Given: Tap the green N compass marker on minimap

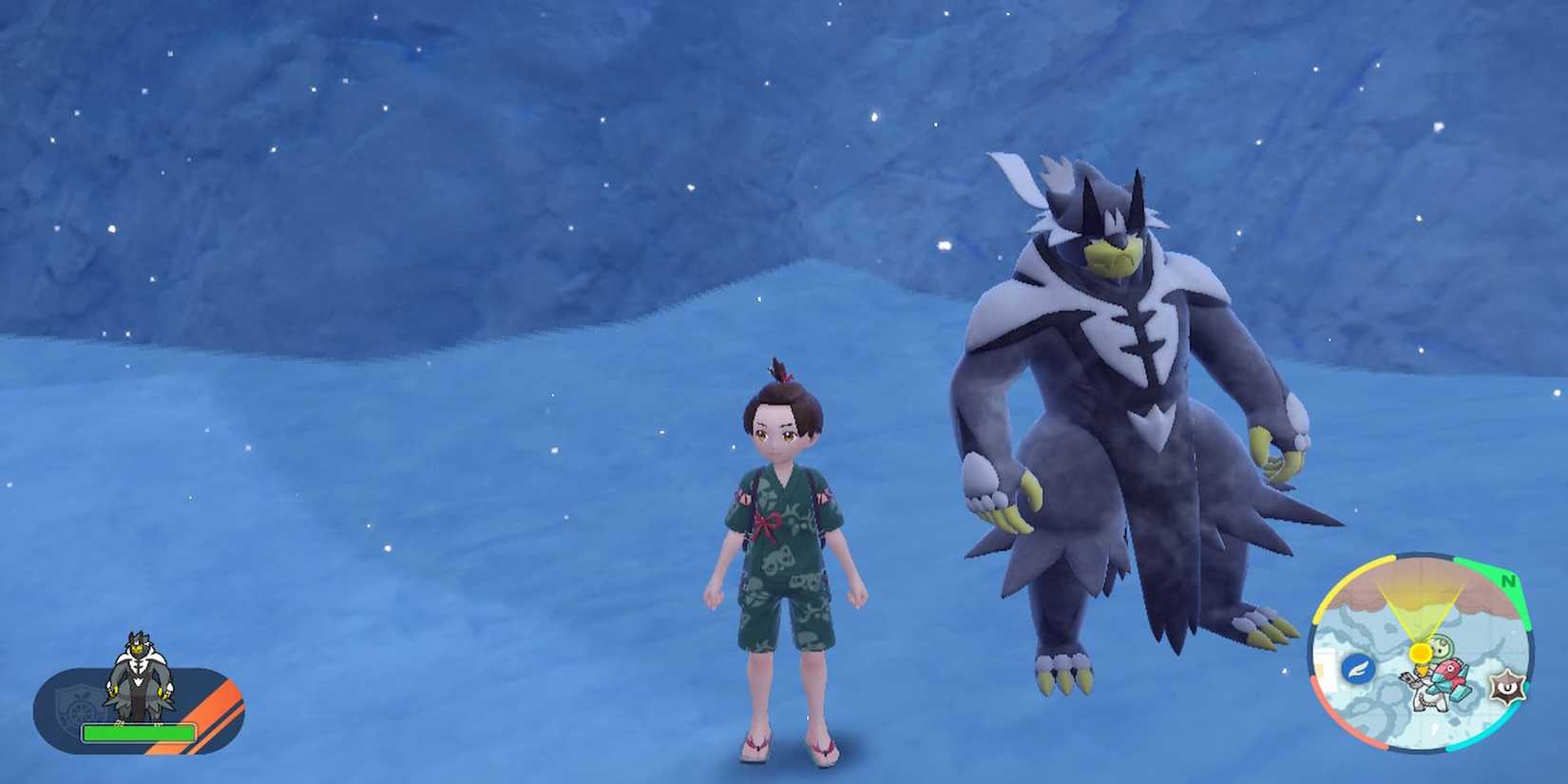Looking at the screenshot, I should pos(1509,580).
